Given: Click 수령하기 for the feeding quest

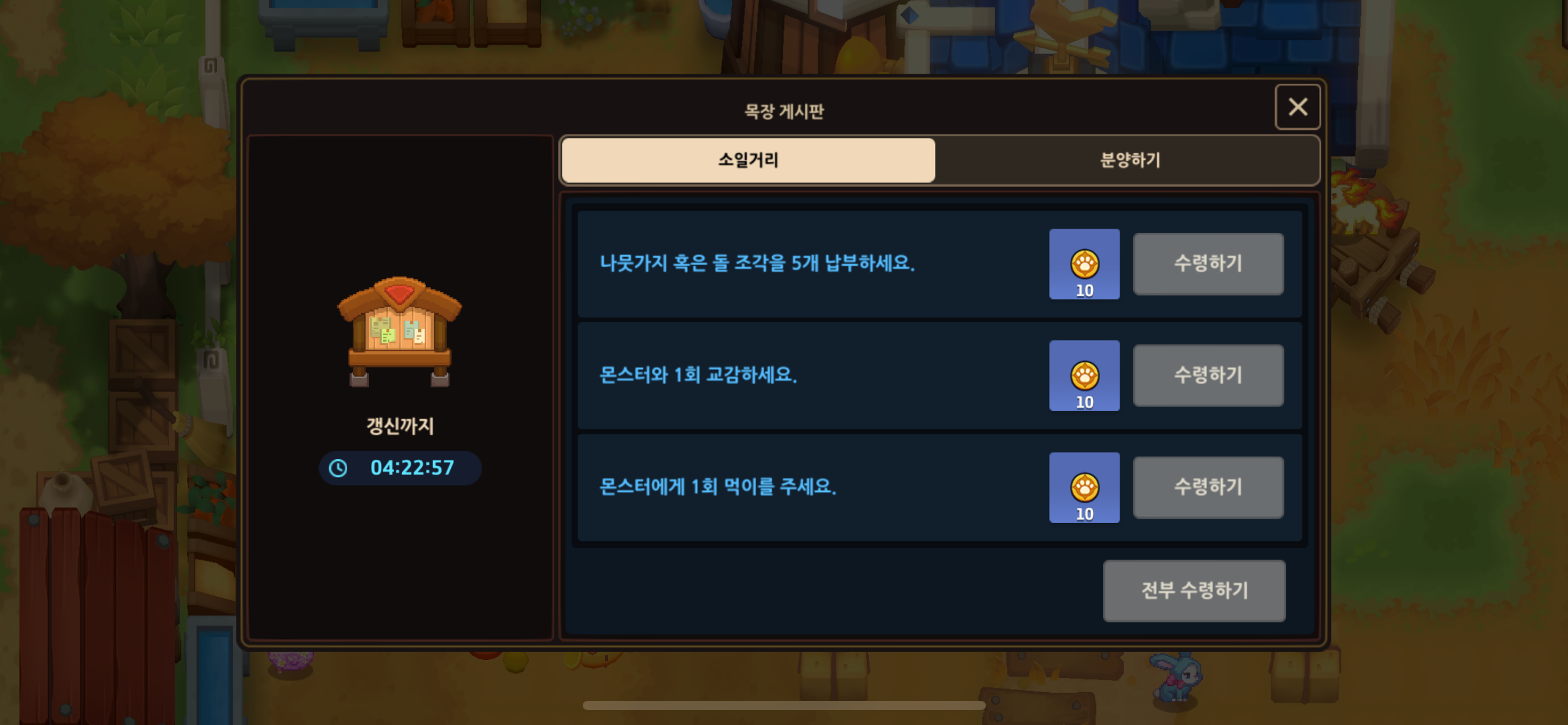Looking at the screenshot, I should click(1207, 488).
